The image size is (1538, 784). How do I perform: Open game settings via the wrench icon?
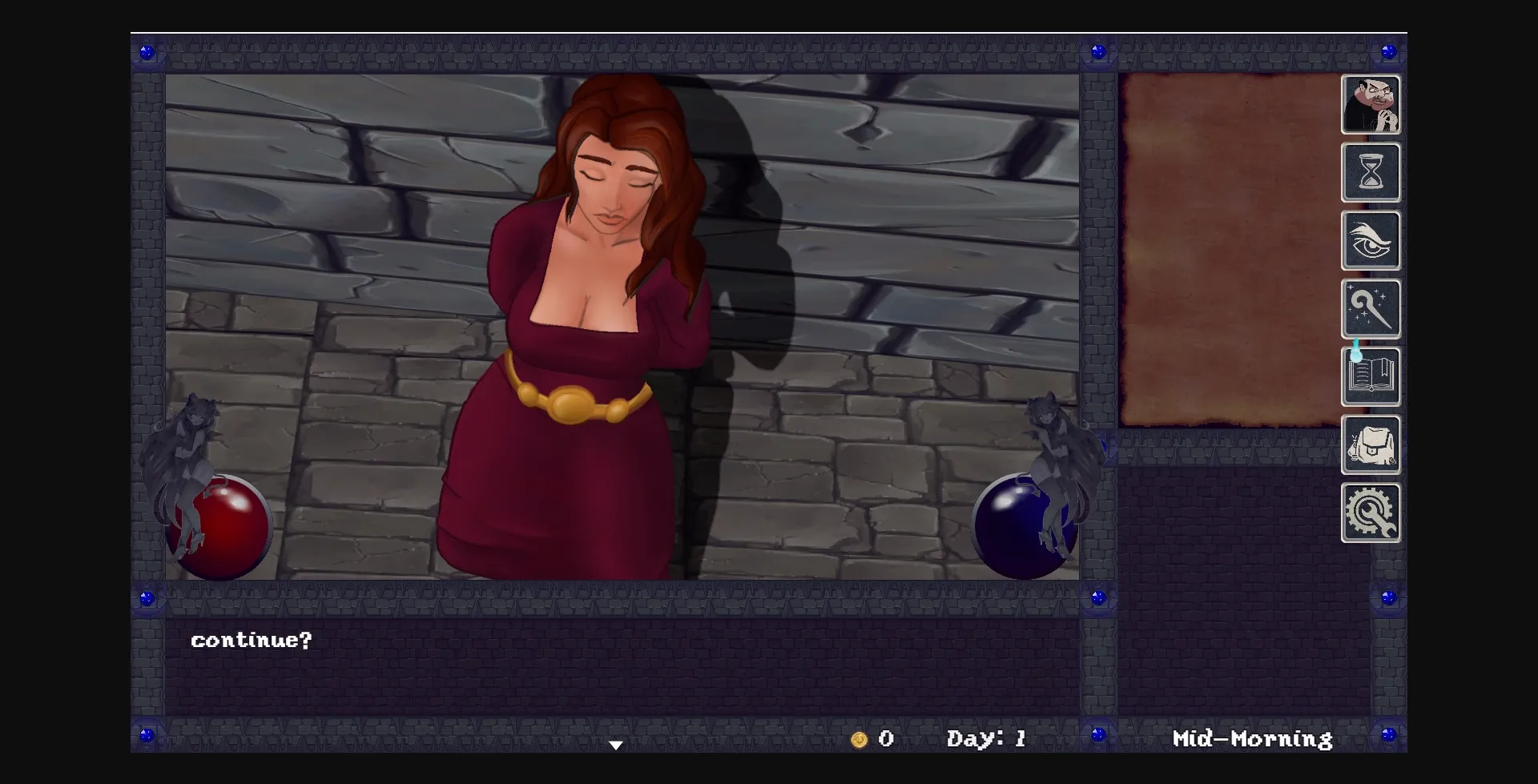click(1371, 513)
